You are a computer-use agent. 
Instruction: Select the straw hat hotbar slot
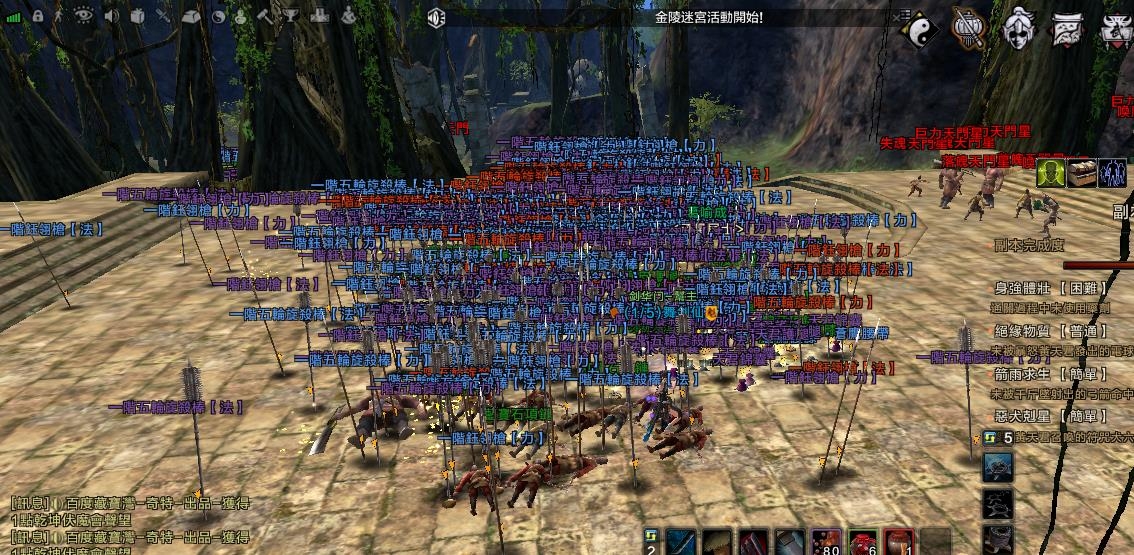tap(718, 541)
